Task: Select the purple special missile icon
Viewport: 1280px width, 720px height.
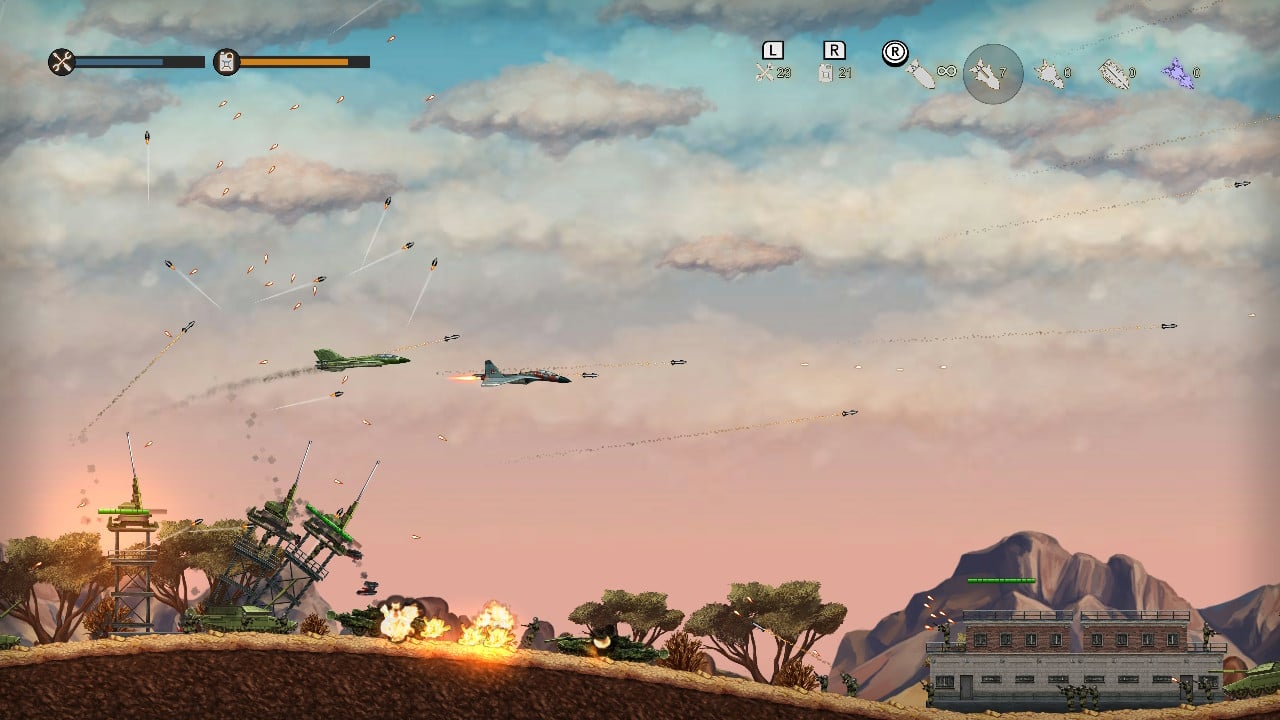Action: tap(1177, 72)
